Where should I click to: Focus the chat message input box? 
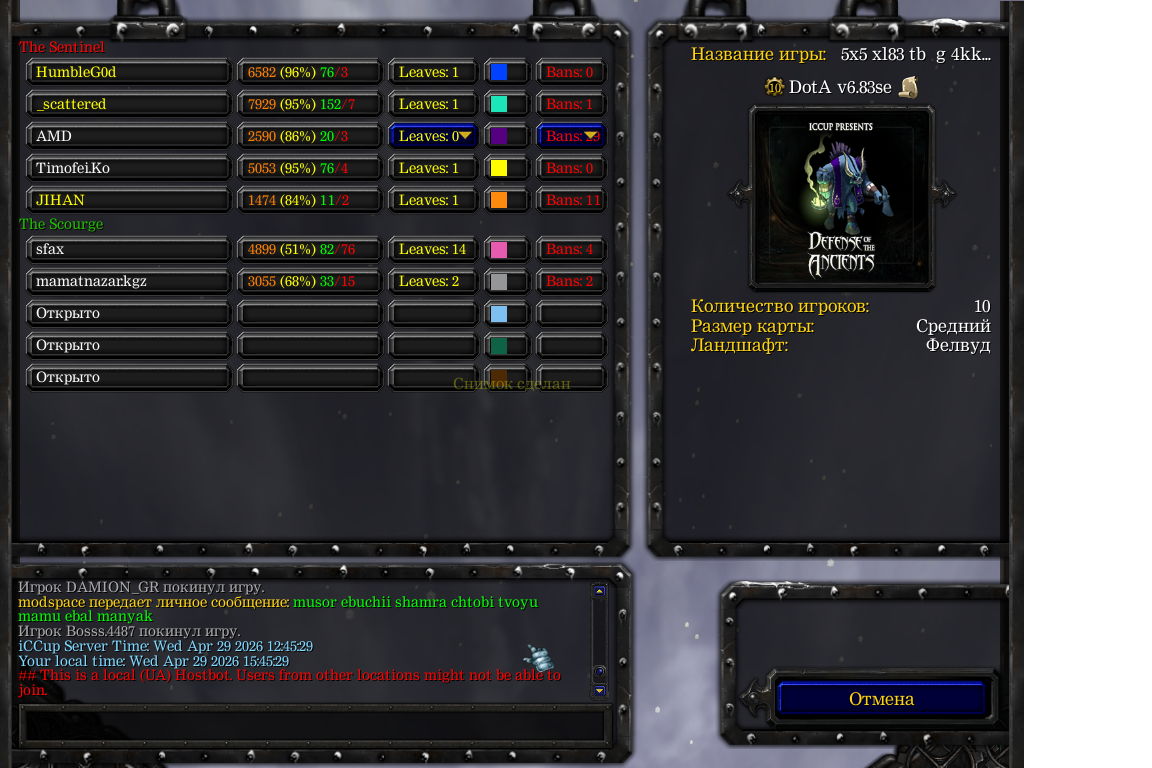pos(313,724)
